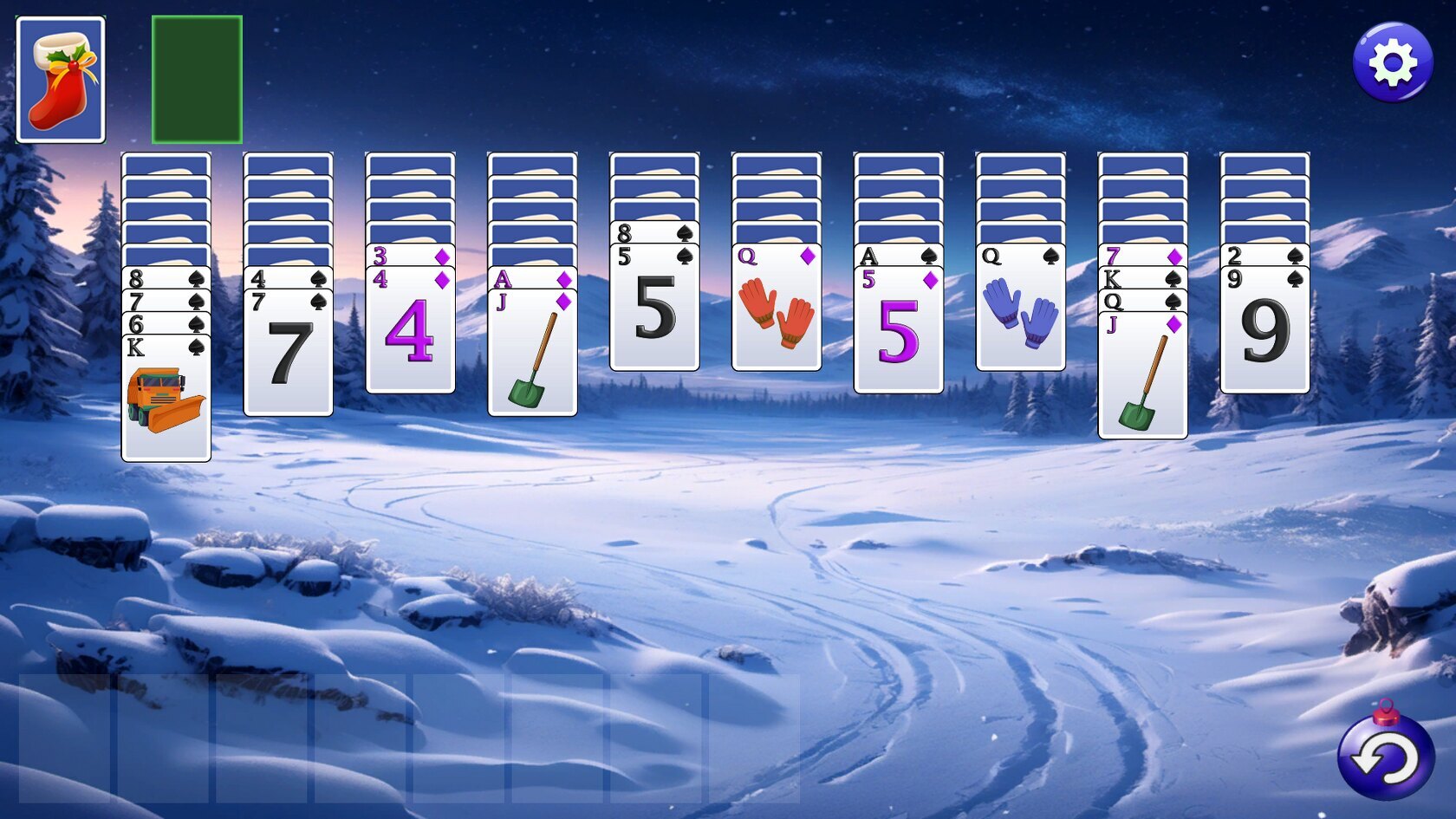Image resolution: width=1456 pixels, height=819 pixels.
Task: Pick the Queen of Diamonds orange gloves card
Action: pyautogui.click(x=777, y=309)
